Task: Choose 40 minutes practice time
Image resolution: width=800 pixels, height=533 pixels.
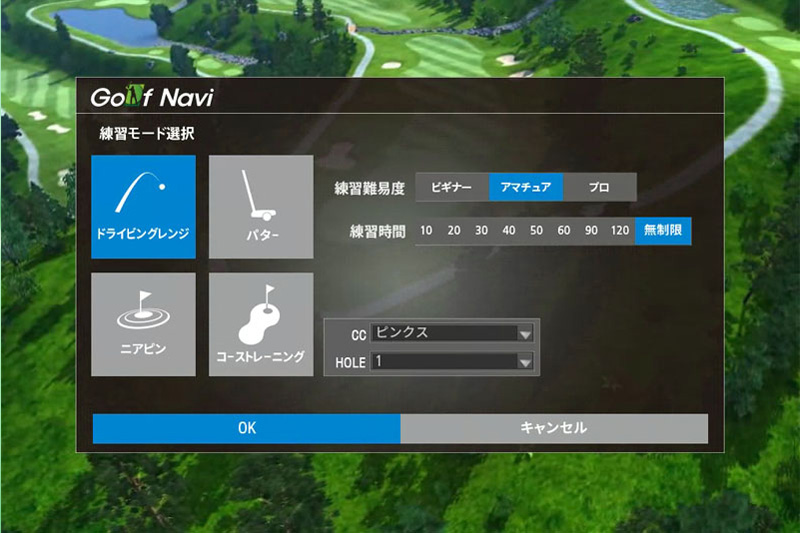Action: point(509,231)
